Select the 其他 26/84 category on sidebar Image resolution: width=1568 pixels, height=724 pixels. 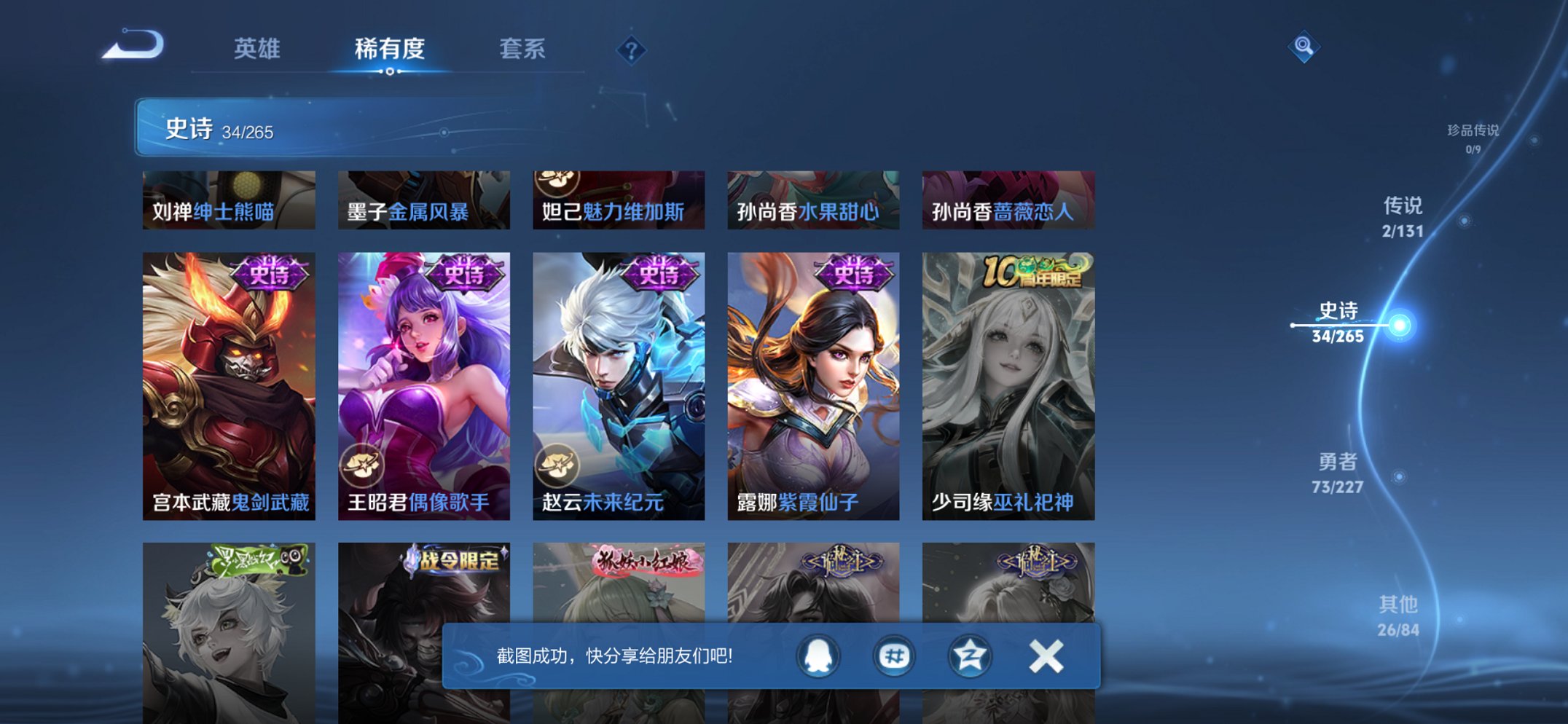coord(1399,615)
